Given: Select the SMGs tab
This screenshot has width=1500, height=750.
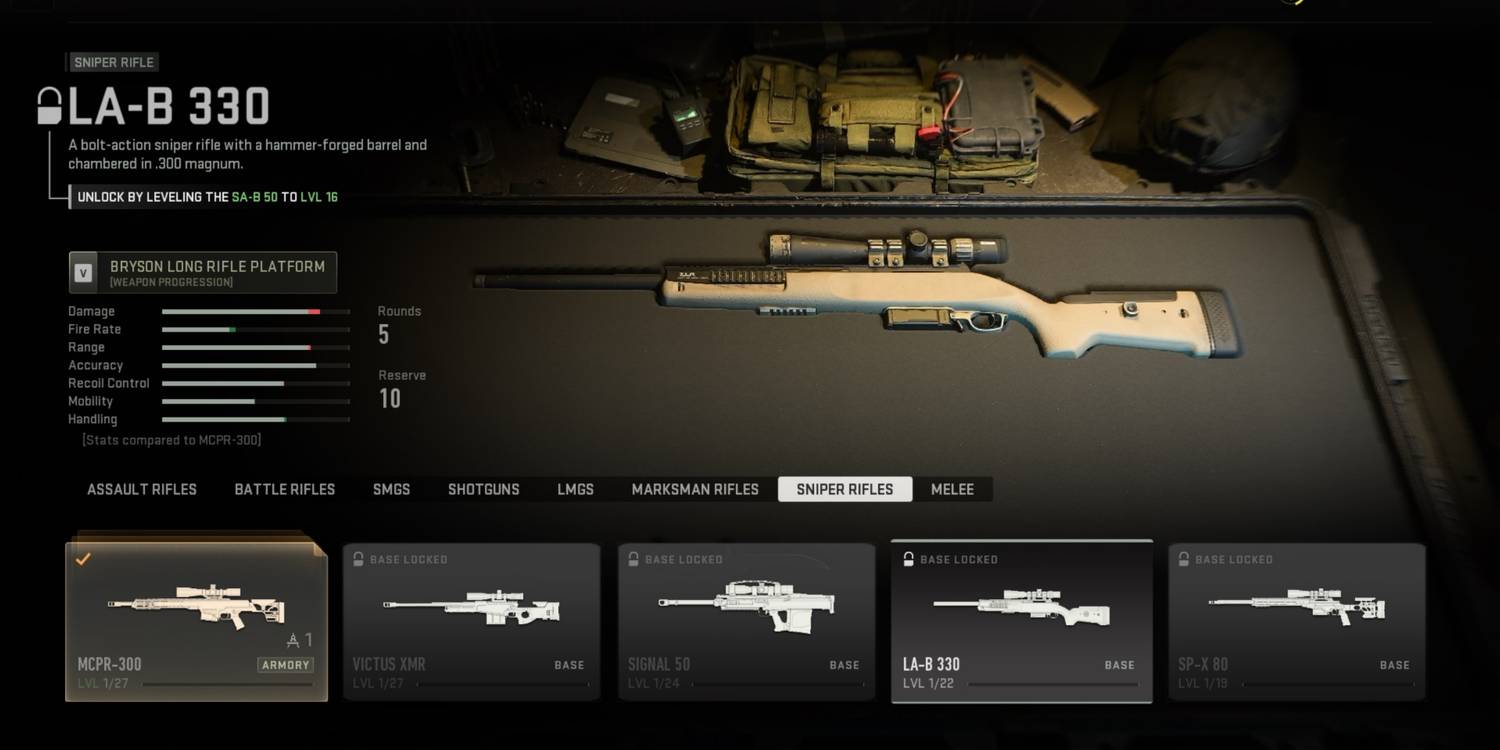Looking at the screenshot, I should [391, 489].
